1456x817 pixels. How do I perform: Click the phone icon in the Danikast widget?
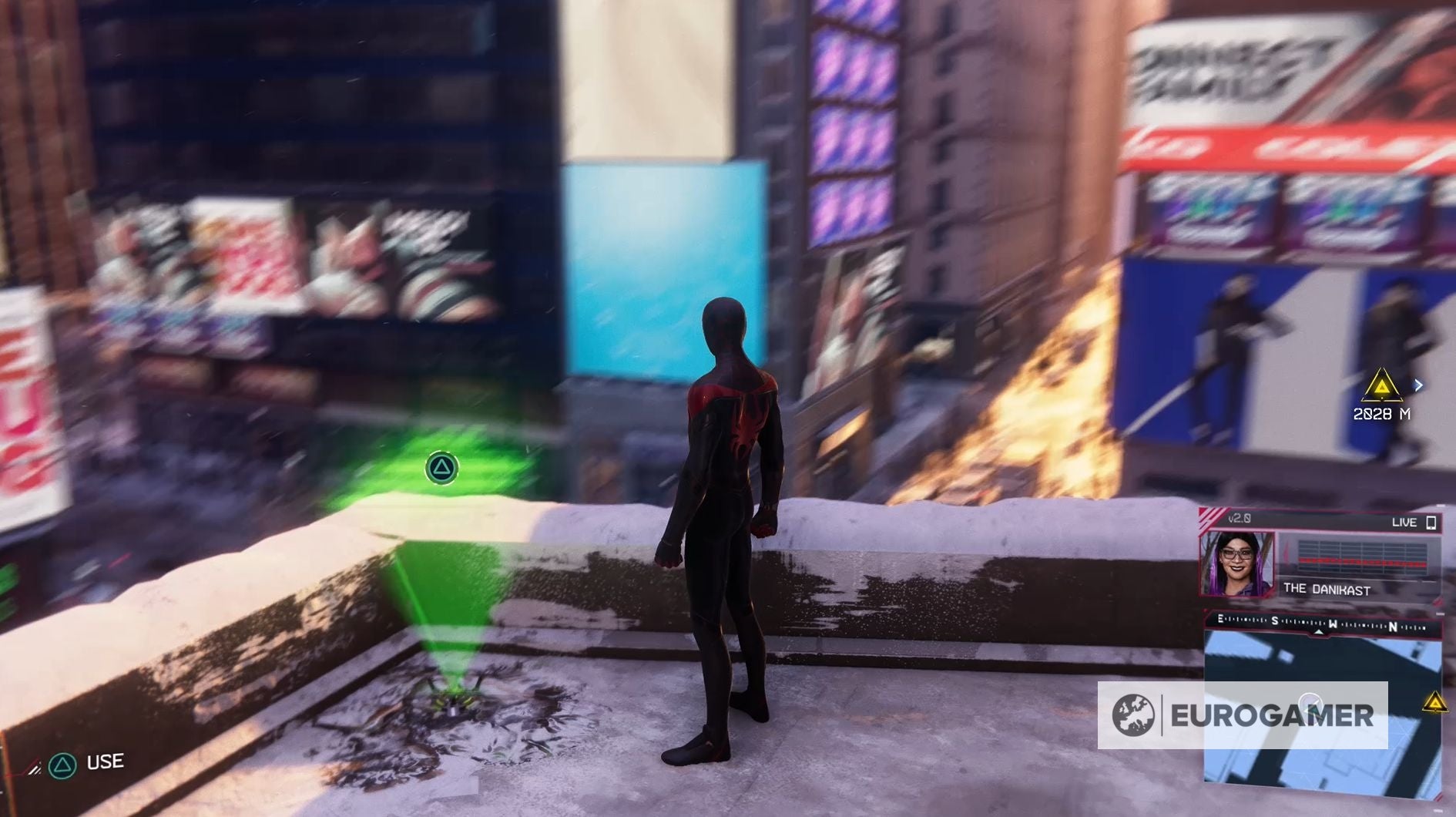coord(1431,523)
